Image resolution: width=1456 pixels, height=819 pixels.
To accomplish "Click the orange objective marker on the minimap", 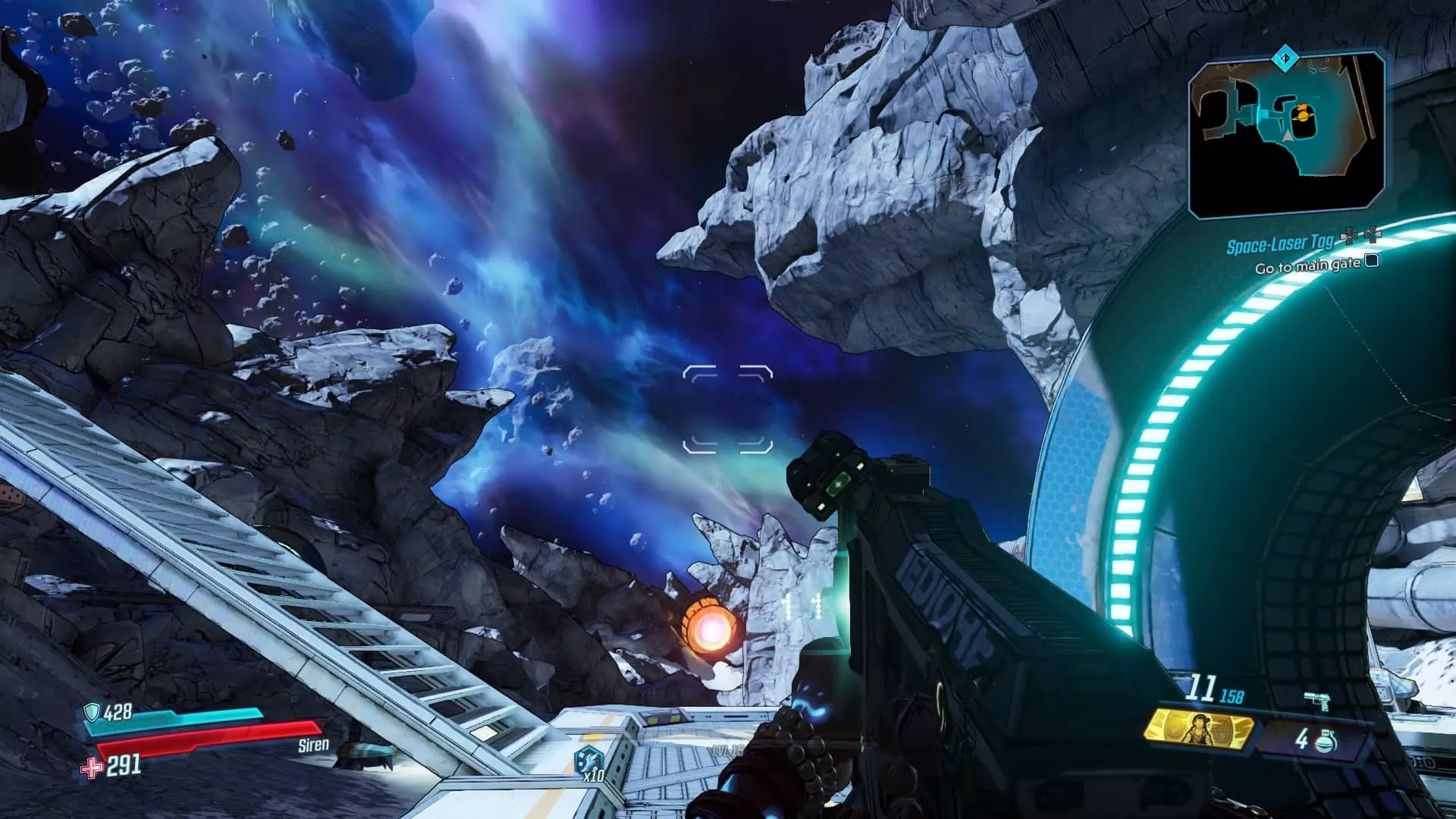I will (x=1302, y=114).
